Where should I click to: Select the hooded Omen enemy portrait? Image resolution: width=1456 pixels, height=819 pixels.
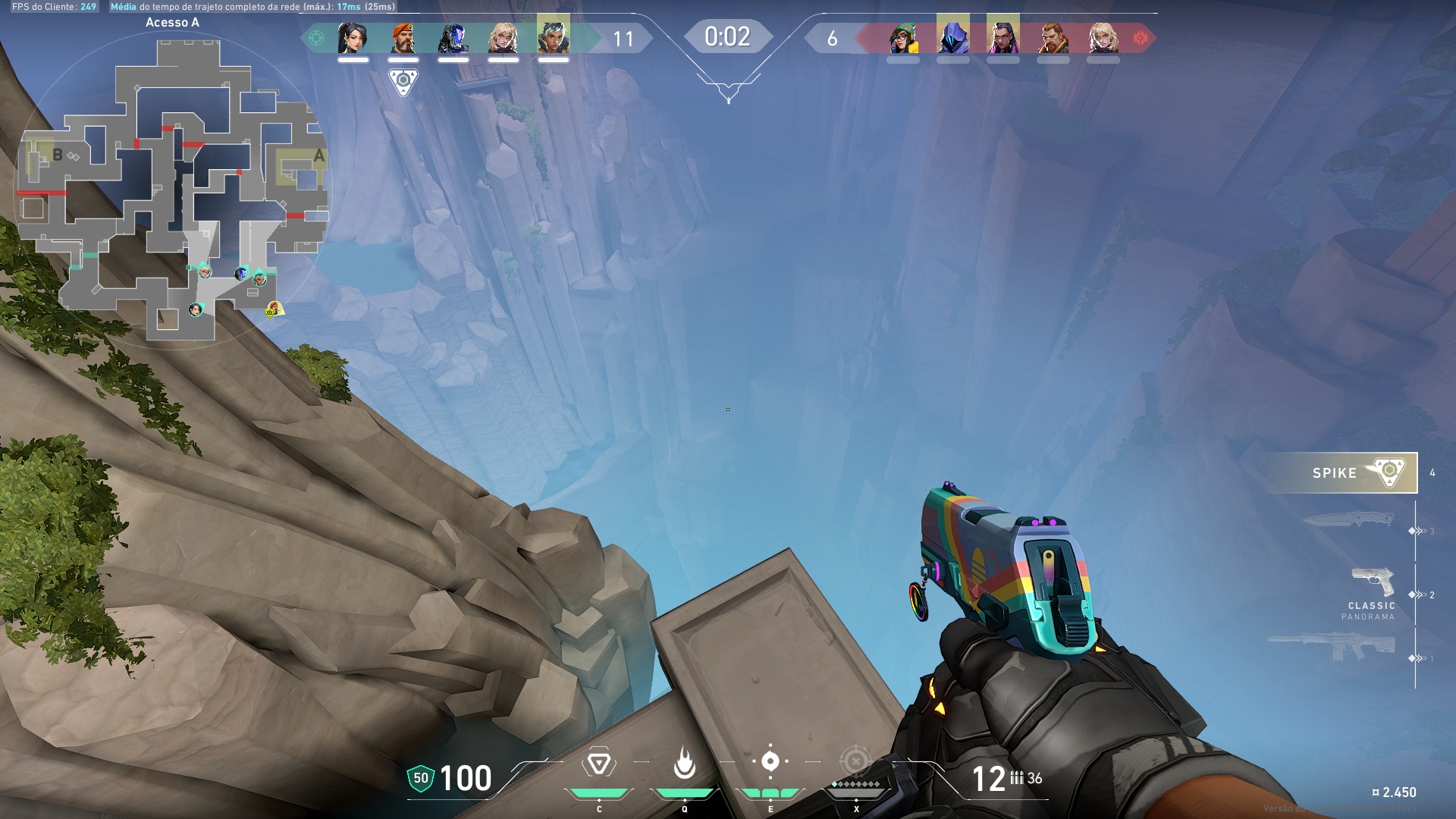coord(952,36)
